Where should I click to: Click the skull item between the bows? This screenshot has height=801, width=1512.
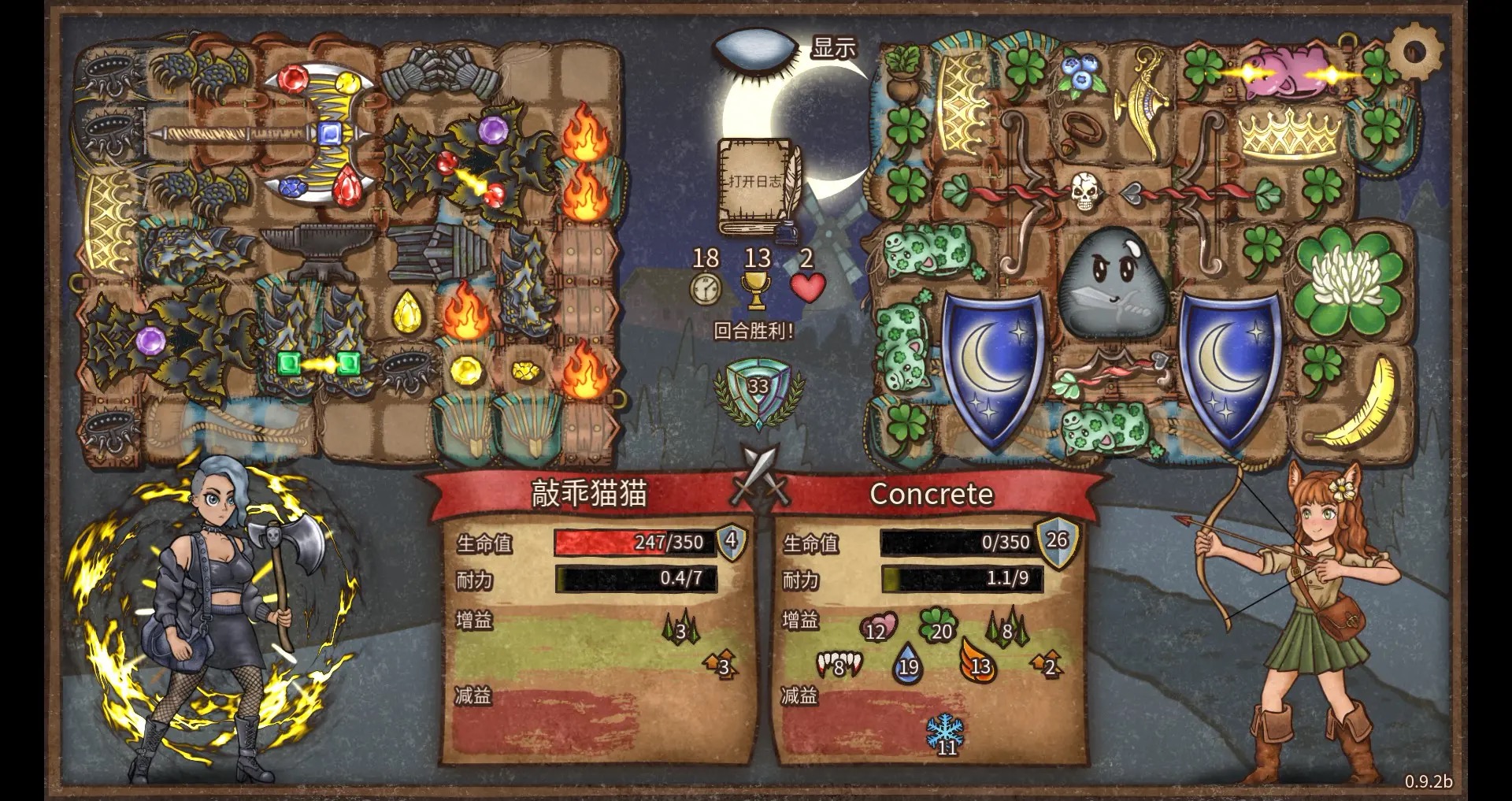pos(1084,192)
